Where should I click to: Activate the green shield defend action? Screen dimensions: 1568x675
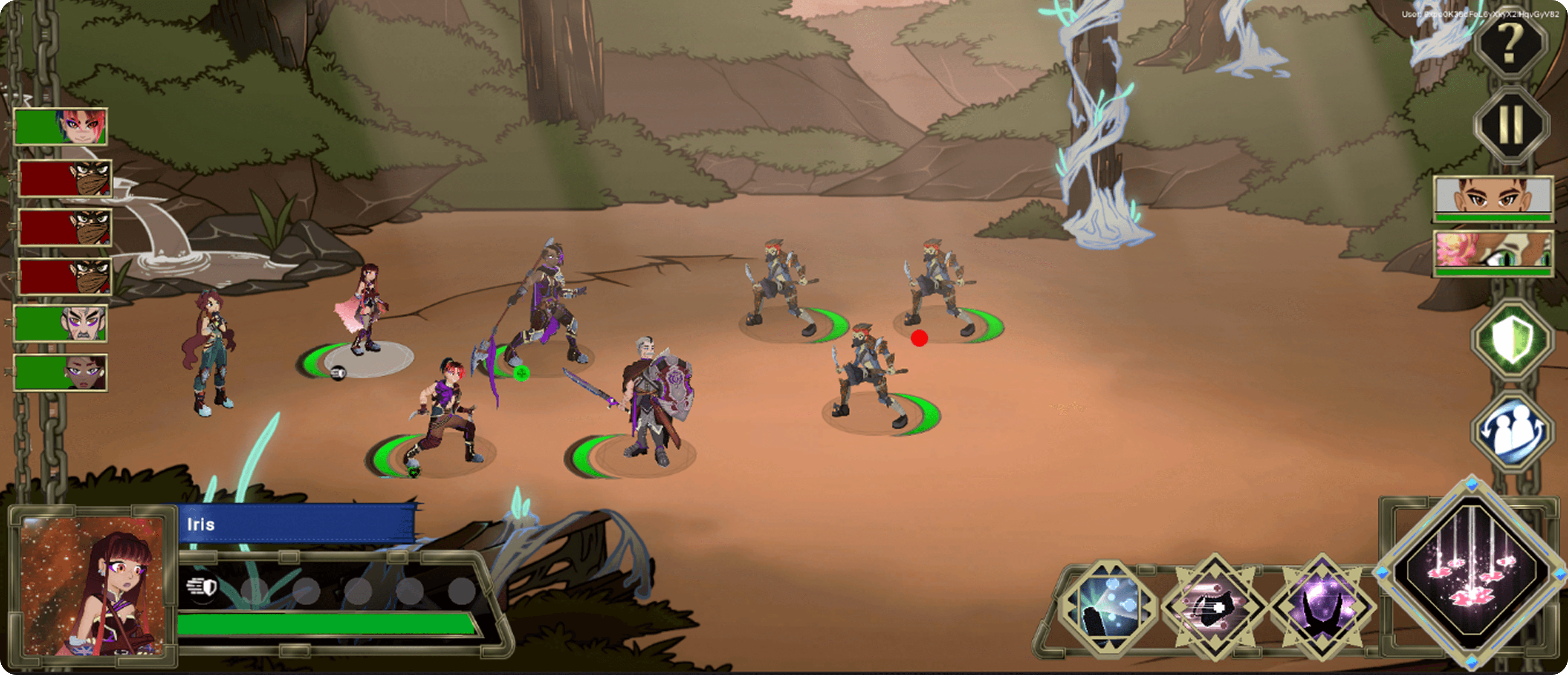[x=1511, y=340]
